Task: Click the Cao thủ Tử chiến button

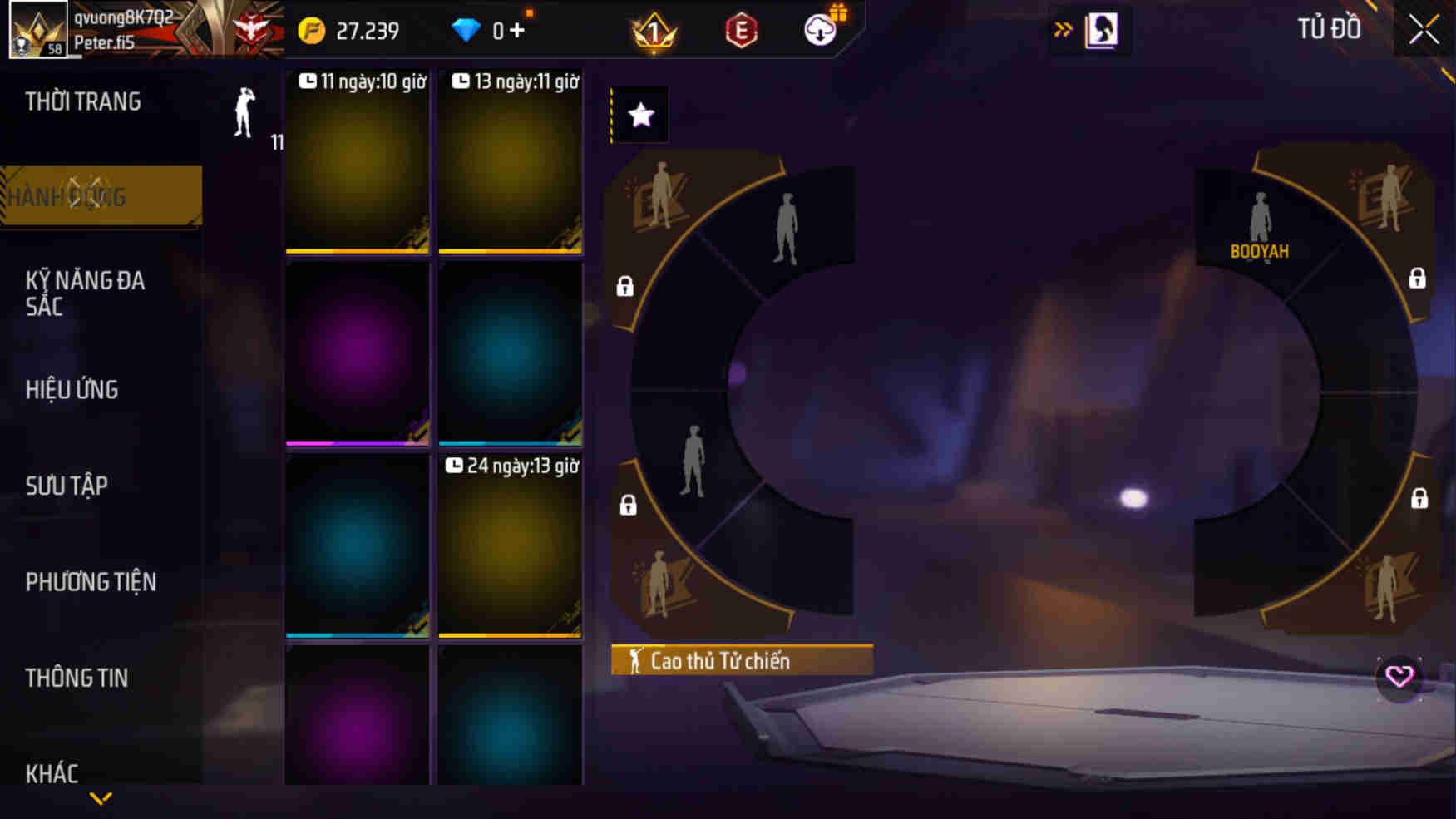Action: tap(741, 661)
